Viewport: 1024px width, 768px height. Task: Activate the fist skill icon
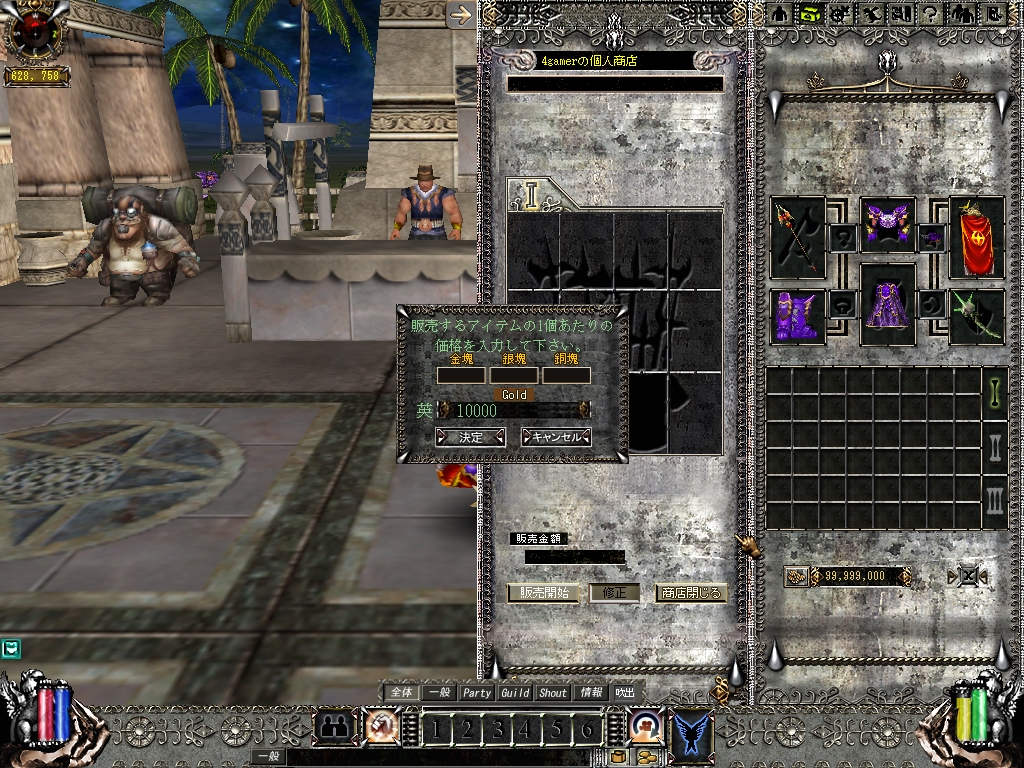[x=381, y=728]
